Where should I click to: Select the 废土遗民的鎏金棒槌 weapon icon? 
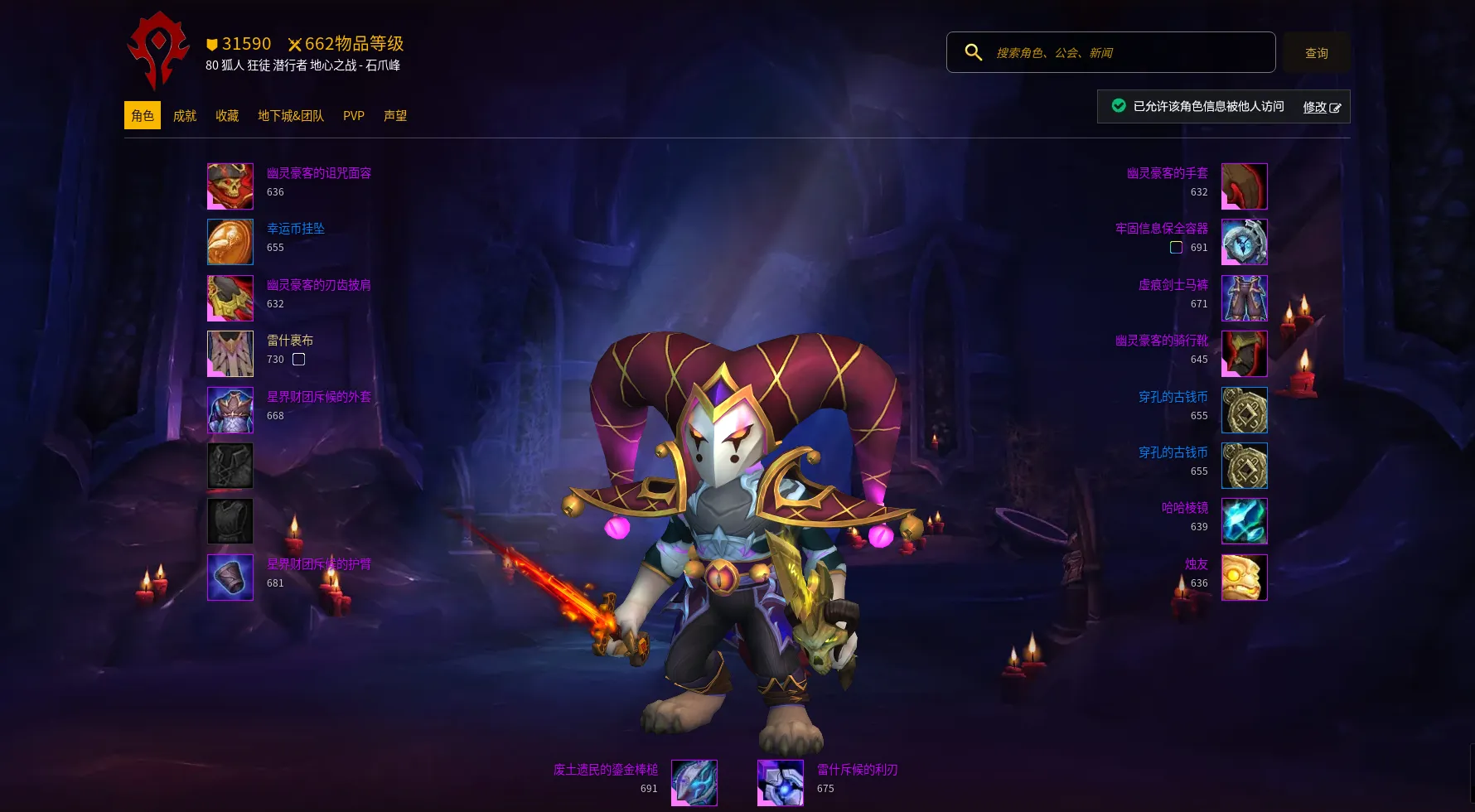(x=694, y=783)
